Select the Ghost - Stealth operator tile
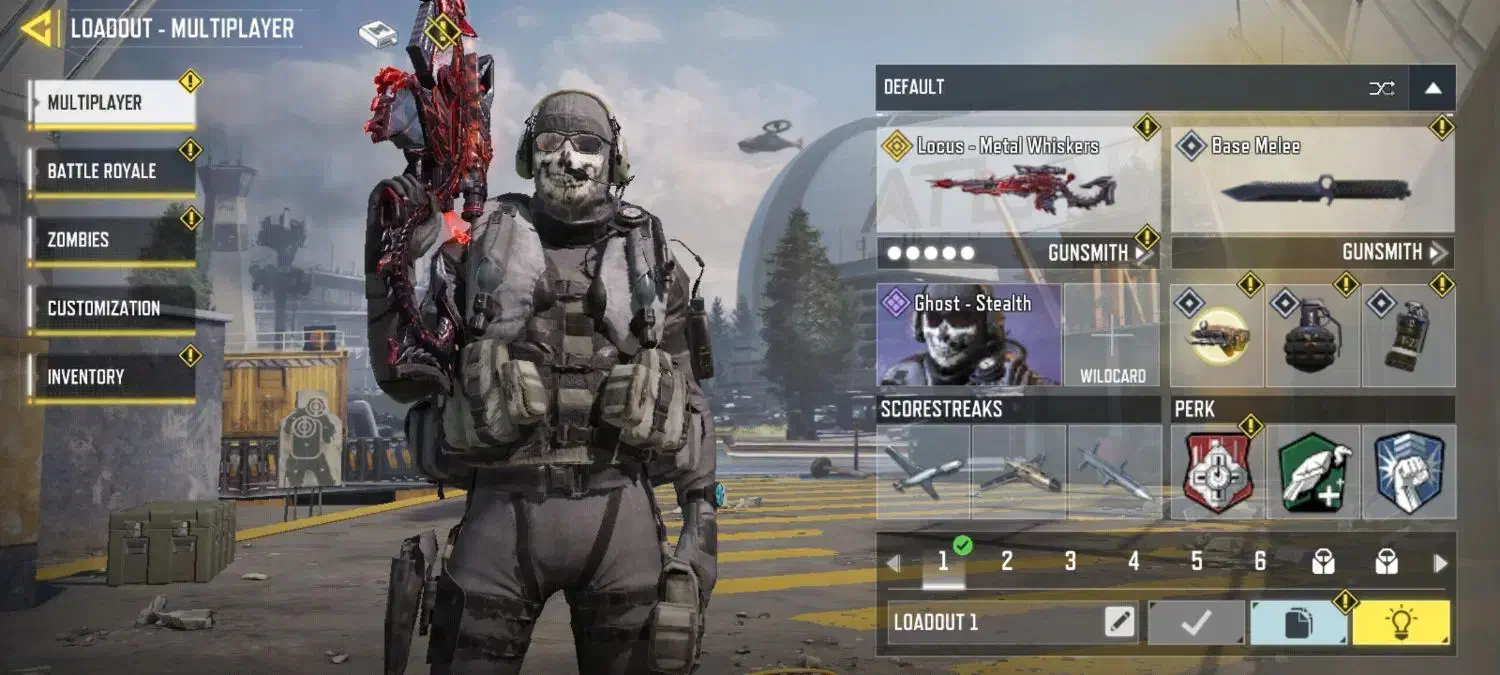The width and height of the screenshot is (1500, 675). (969, 335)
